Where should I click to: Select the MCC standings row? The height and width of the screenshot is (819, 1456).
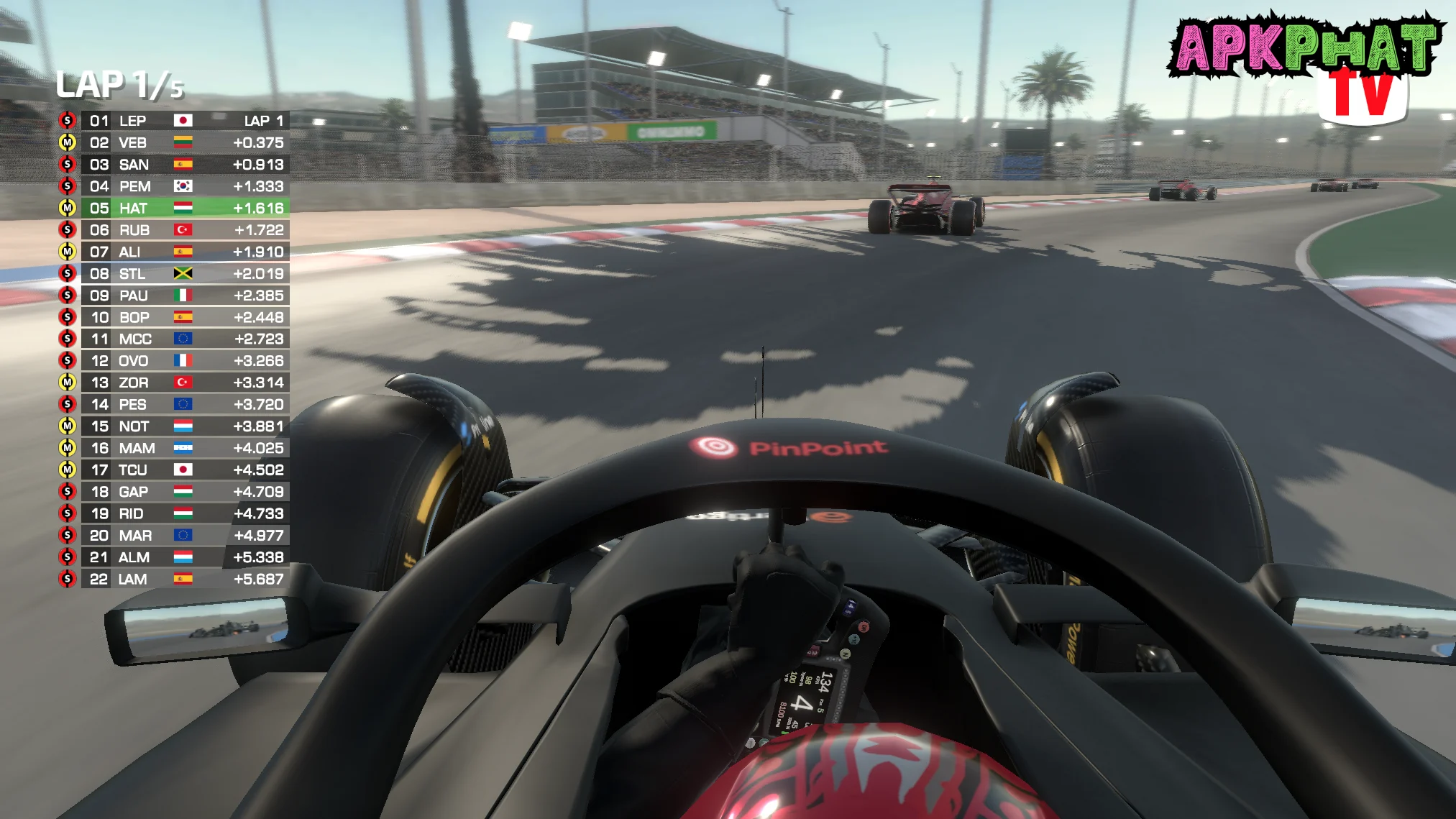coord(173,339)
